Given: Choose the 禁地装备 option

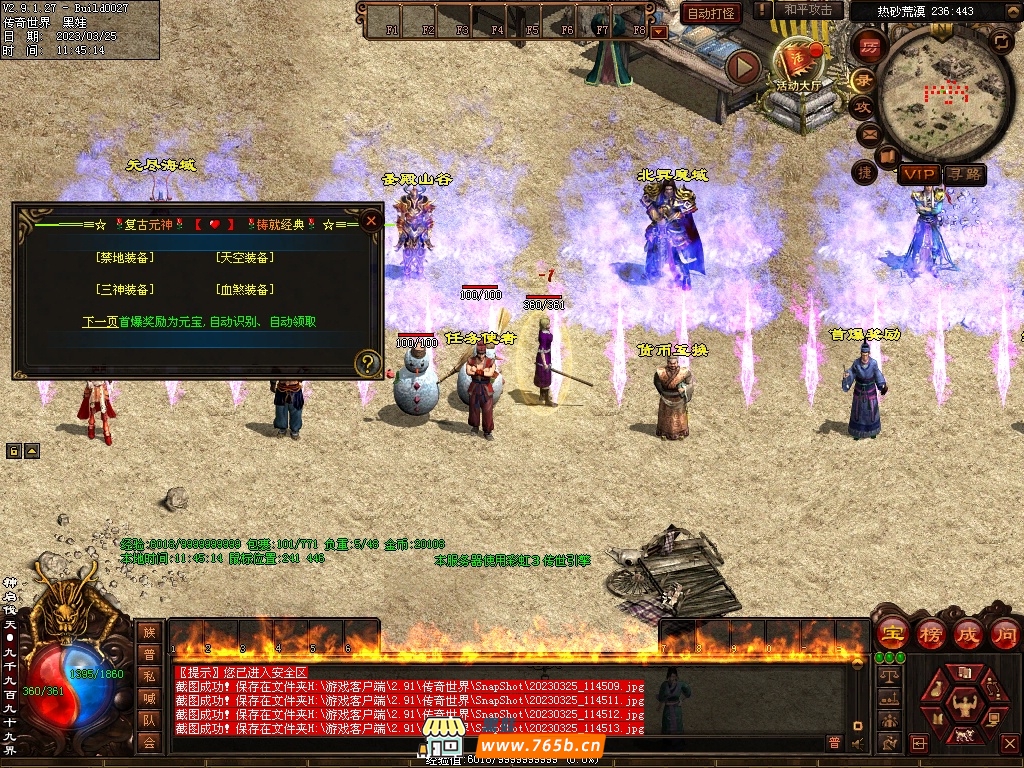Looking at the screenshot, I should (125, 258).
